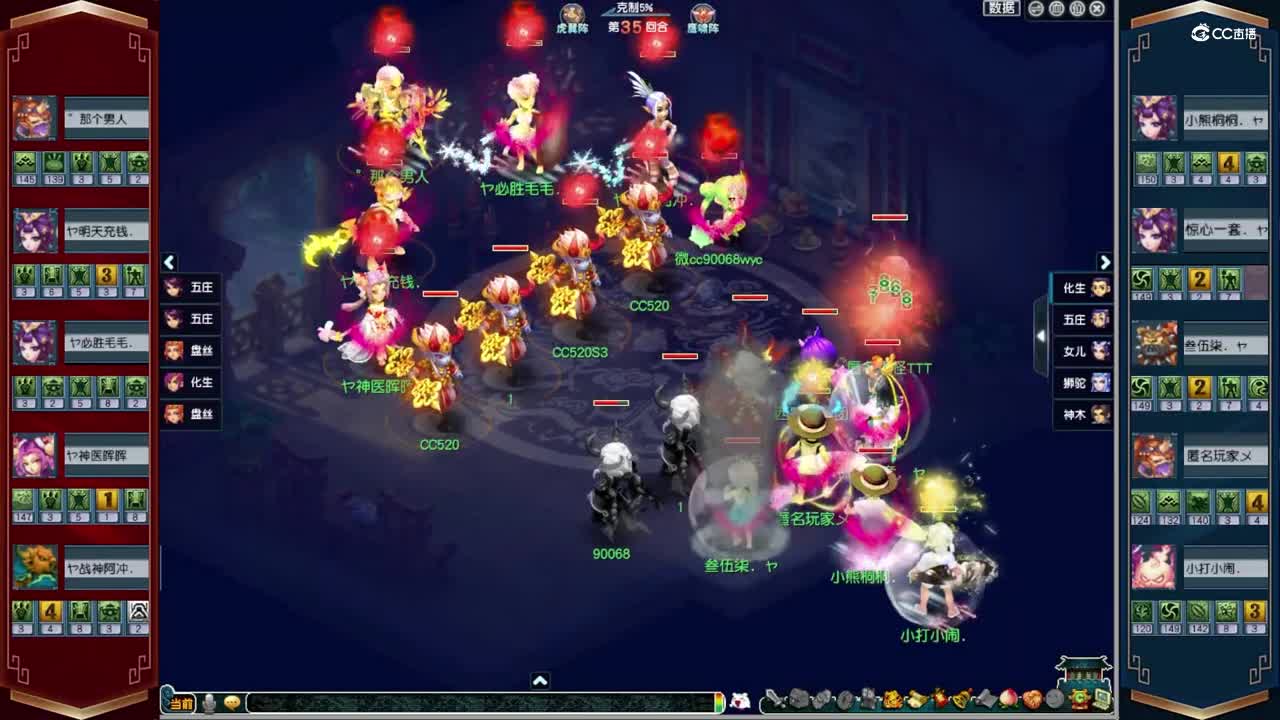Viewport: 1280px width, 720px height.
Task: Mute the microphone in the chat bar
Action: coord(208,703)
